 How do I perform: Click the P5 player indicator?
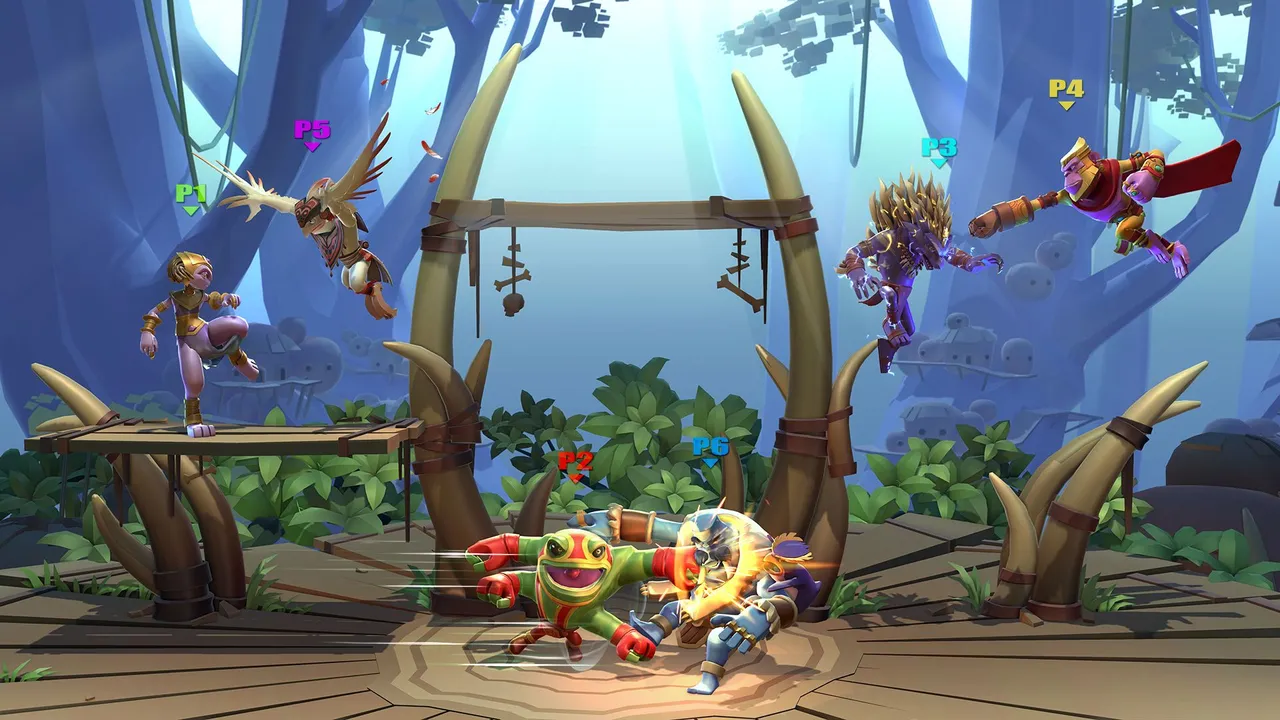click(311, 131)
